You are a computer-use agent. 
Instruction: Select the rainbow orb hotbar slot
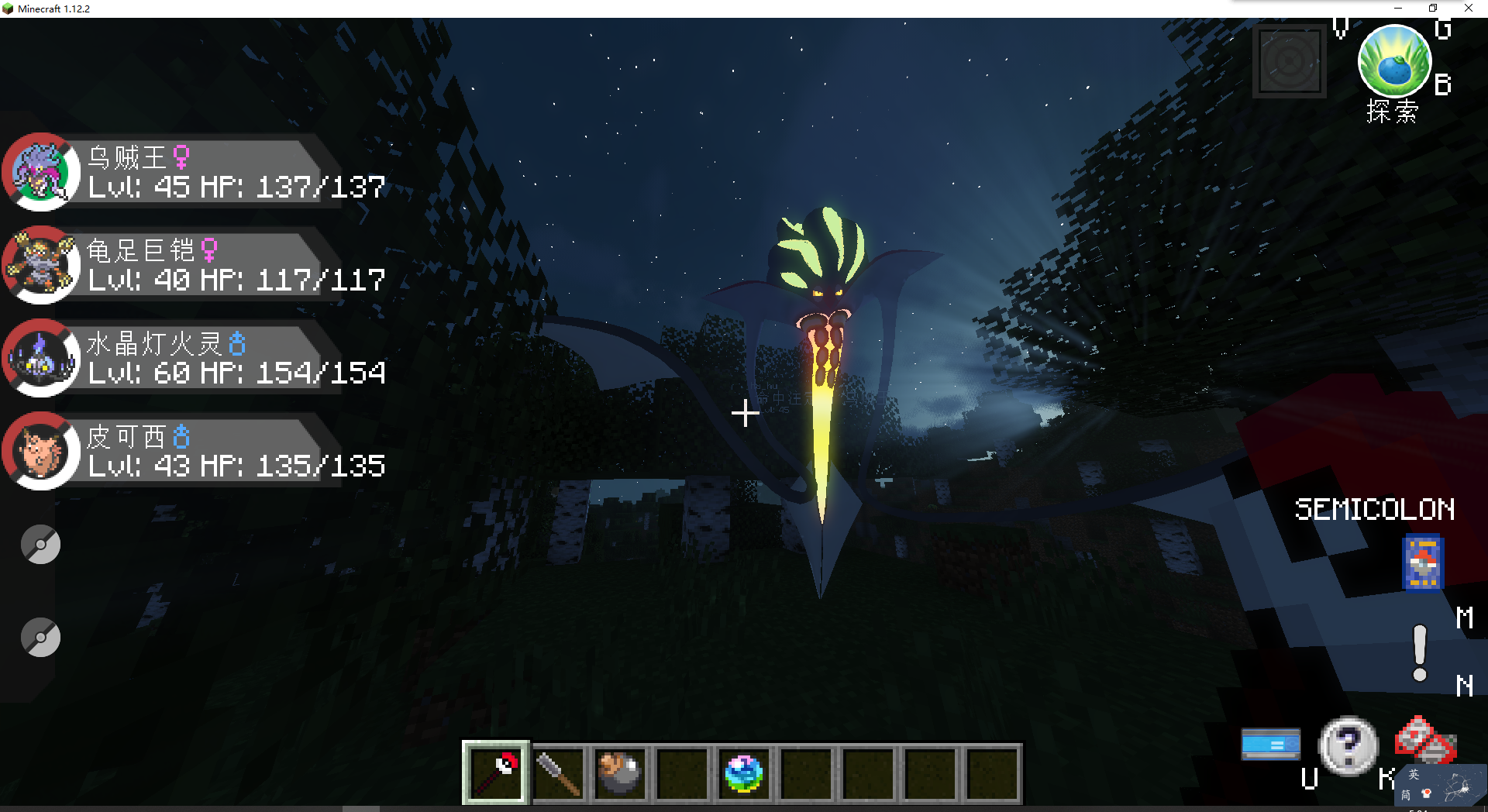coord(744,772)
